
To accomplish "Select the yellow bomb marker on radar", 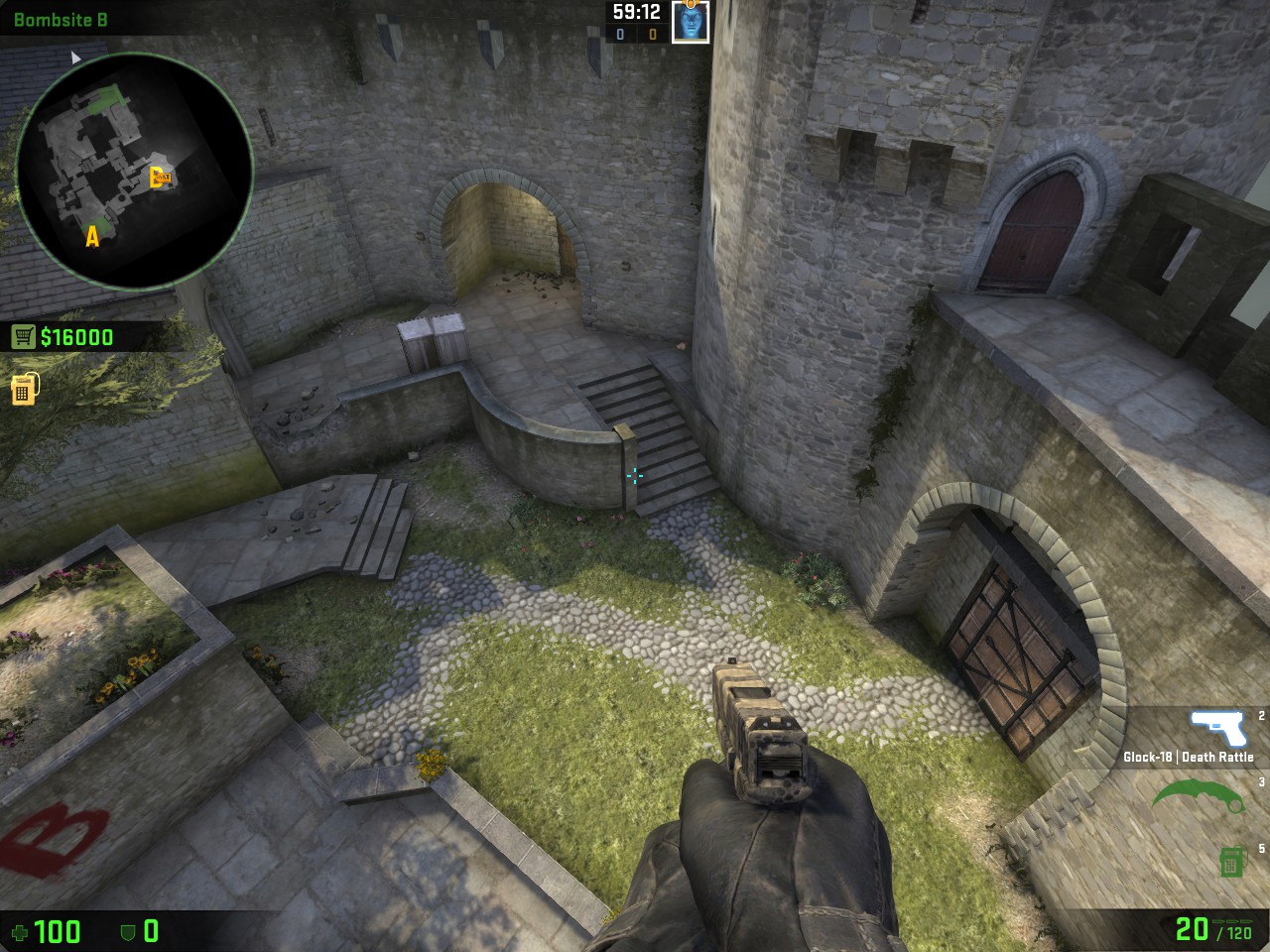I will pyautogui.click(x=161, y=178).
